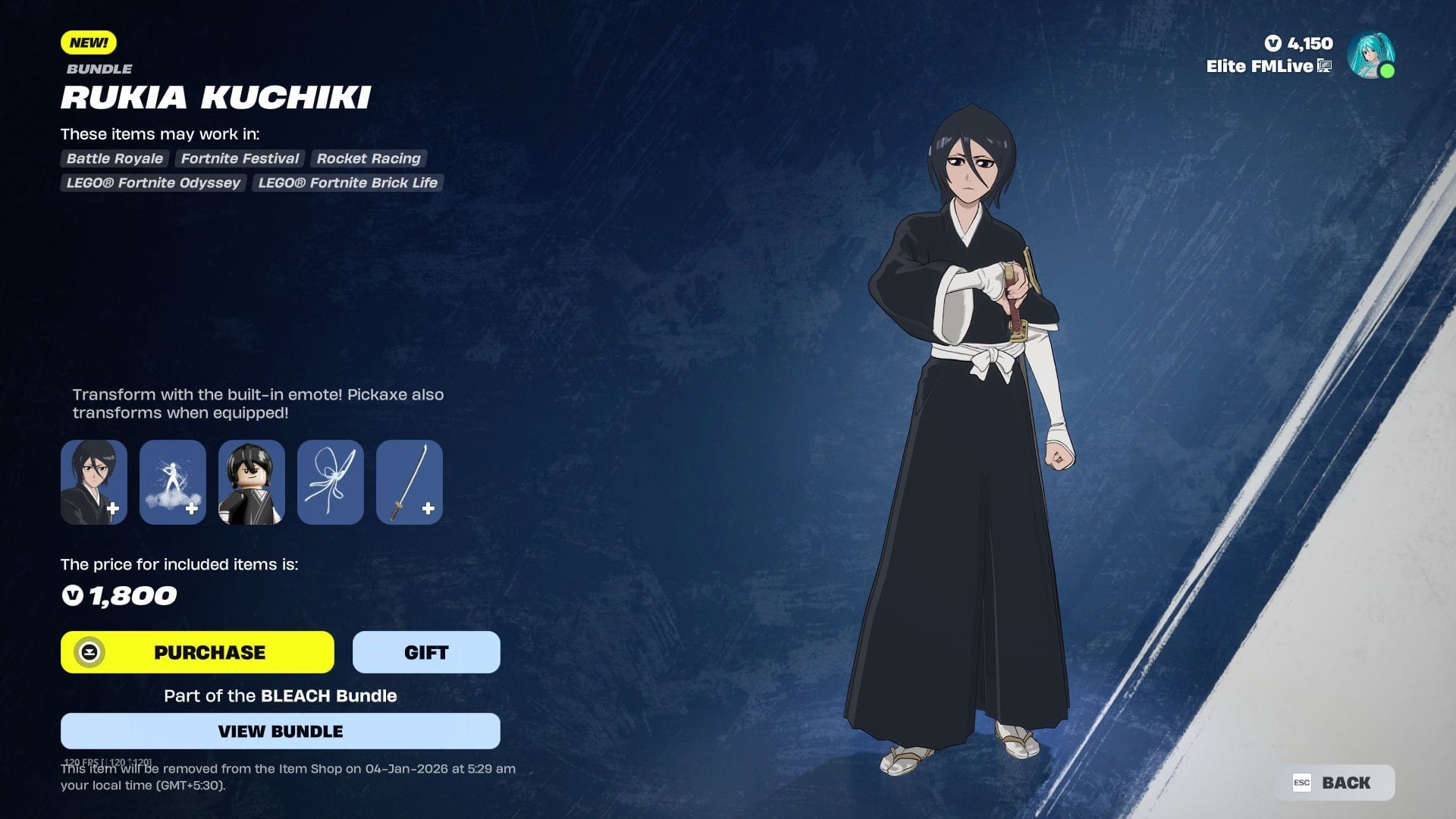Select the Battle Royale tag

coord(114,158)
